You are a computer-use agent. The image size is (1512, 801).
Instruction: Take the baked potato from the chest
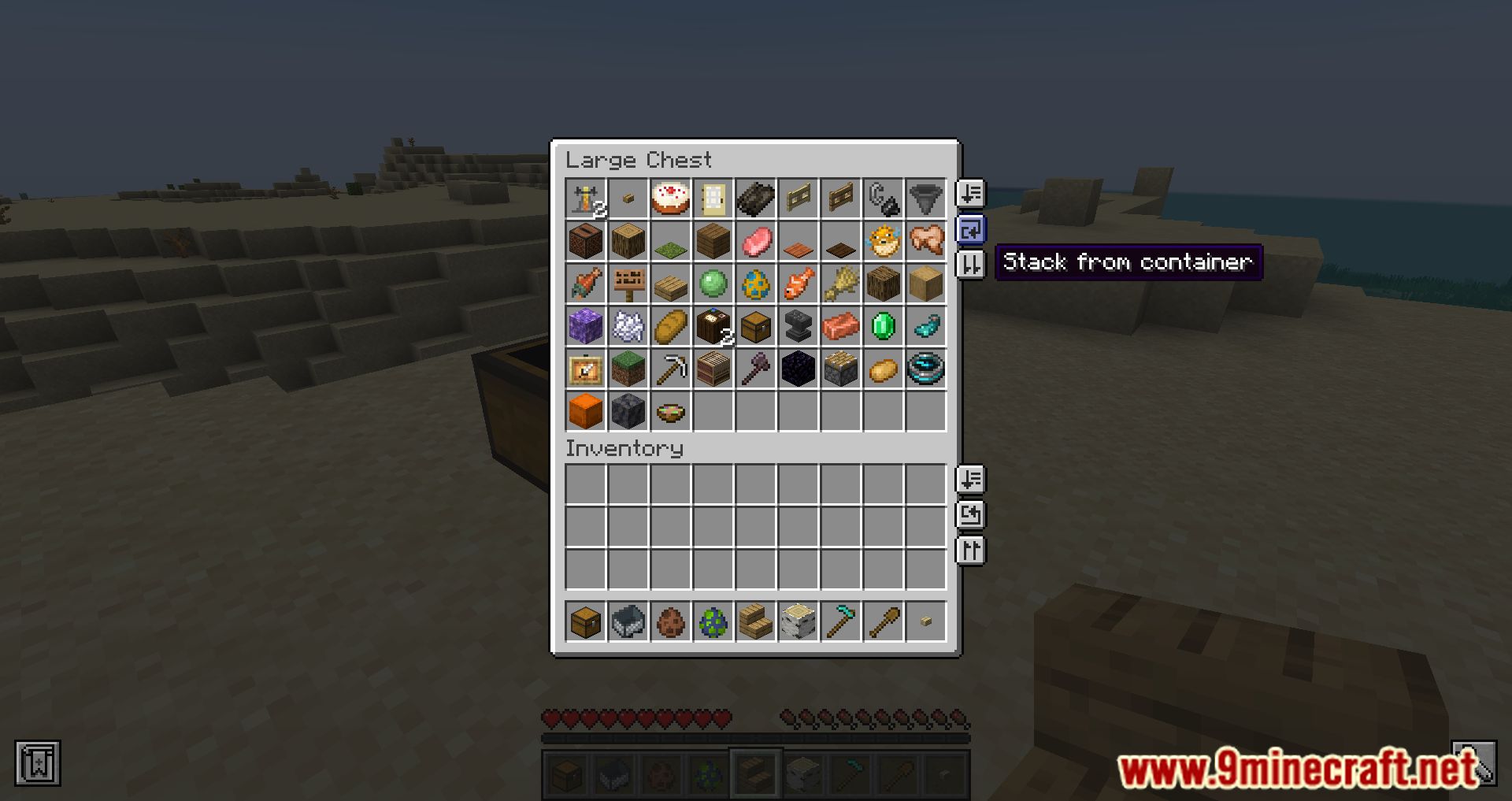883,369
